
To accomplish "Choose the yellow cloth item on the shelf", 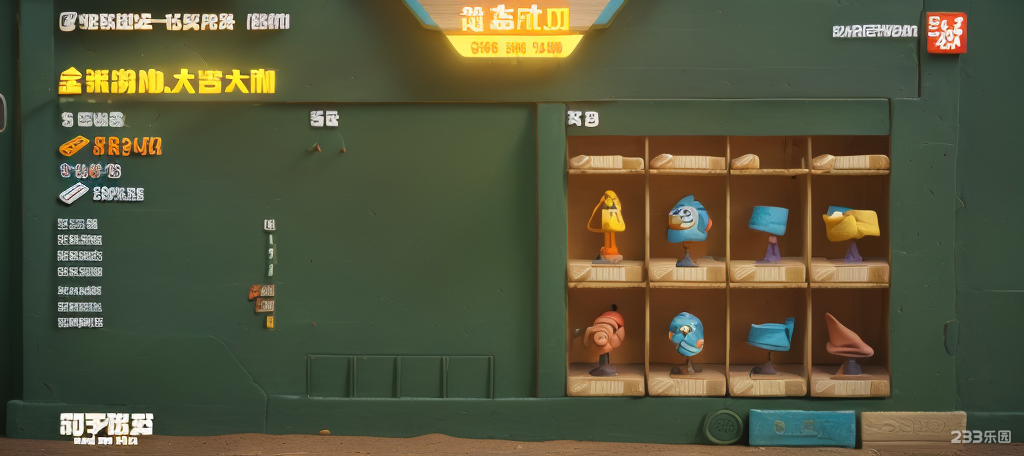I will point(850,224).
